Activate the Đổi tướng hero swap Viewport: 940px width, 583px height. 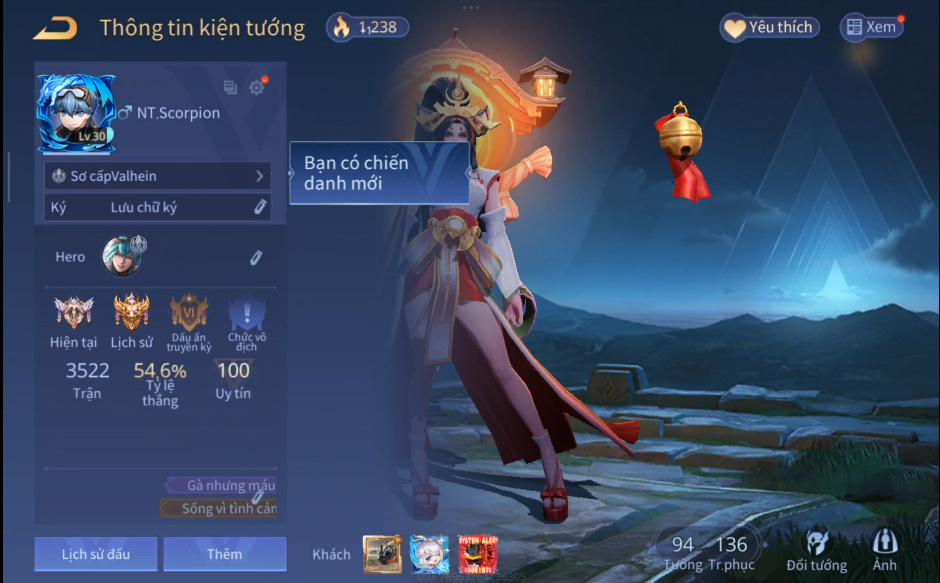pyautogui.click(x=816, y=550)
